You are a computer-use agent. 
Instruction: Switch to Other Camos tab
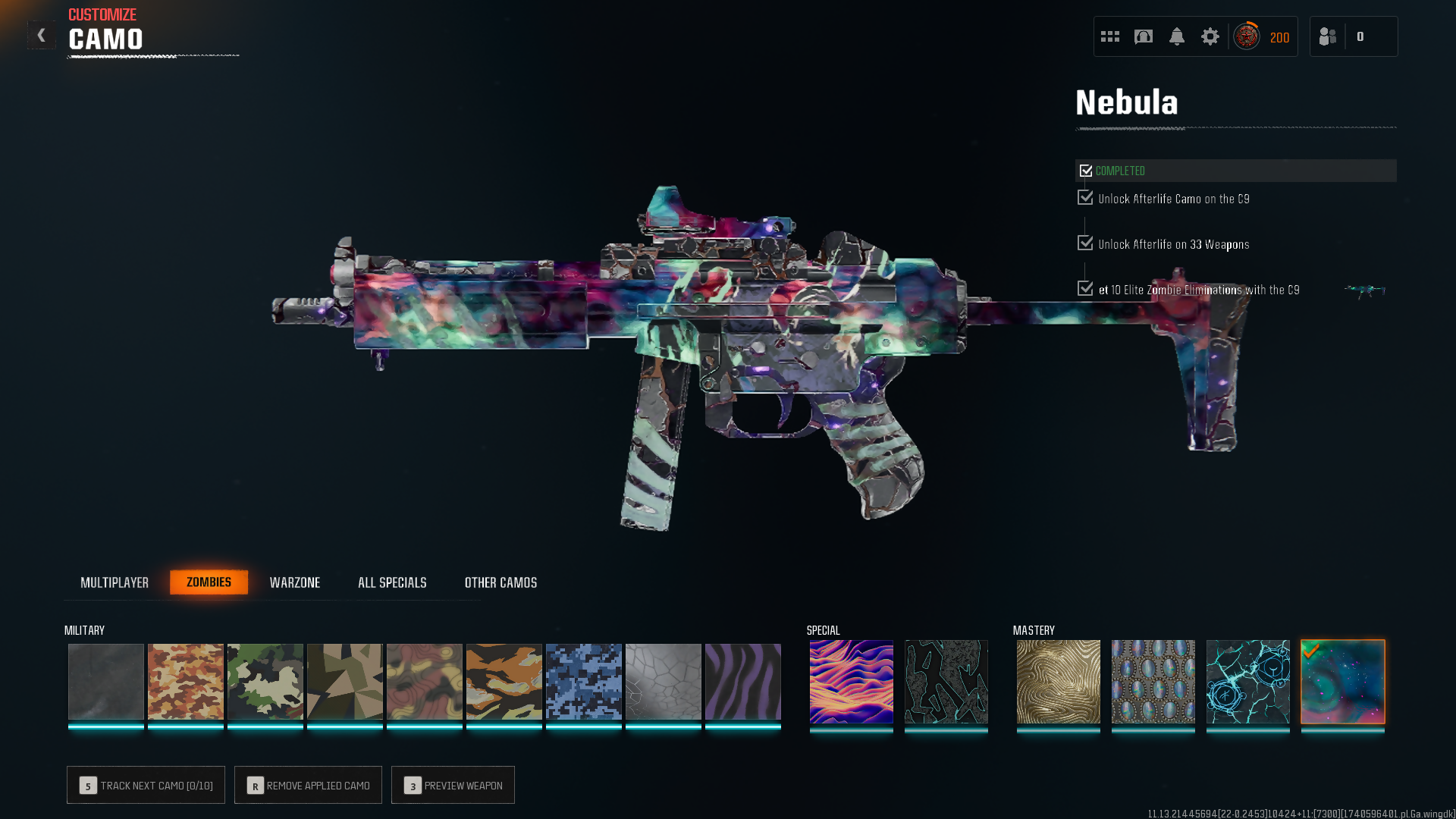[x=500, y=582]
